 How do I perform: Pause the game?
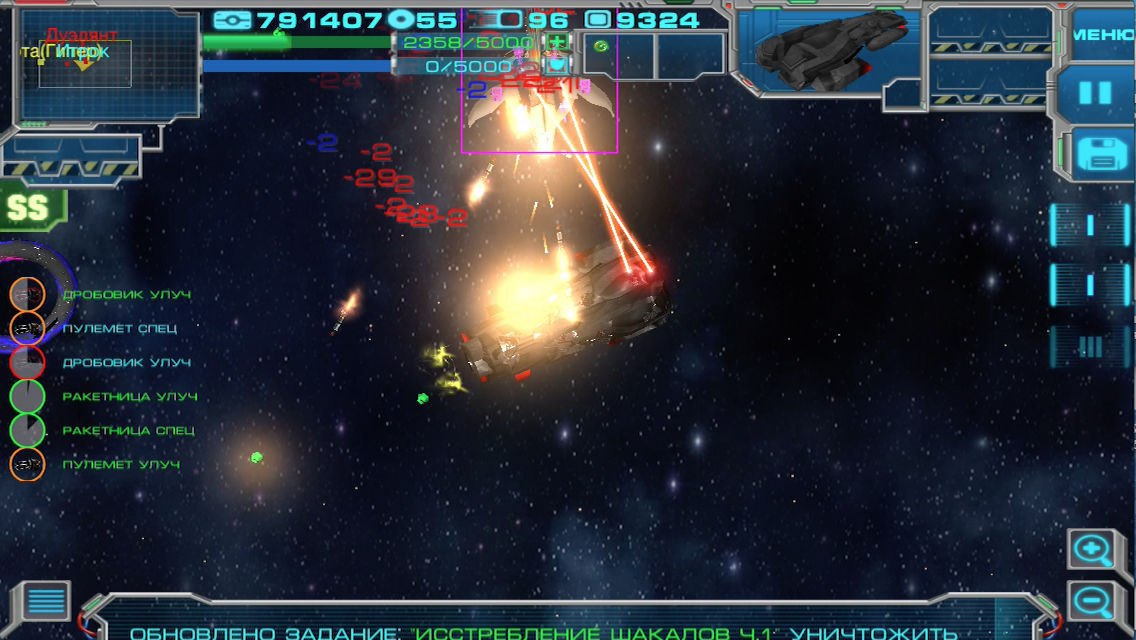pyautogui.click(x=1096, y=93)
